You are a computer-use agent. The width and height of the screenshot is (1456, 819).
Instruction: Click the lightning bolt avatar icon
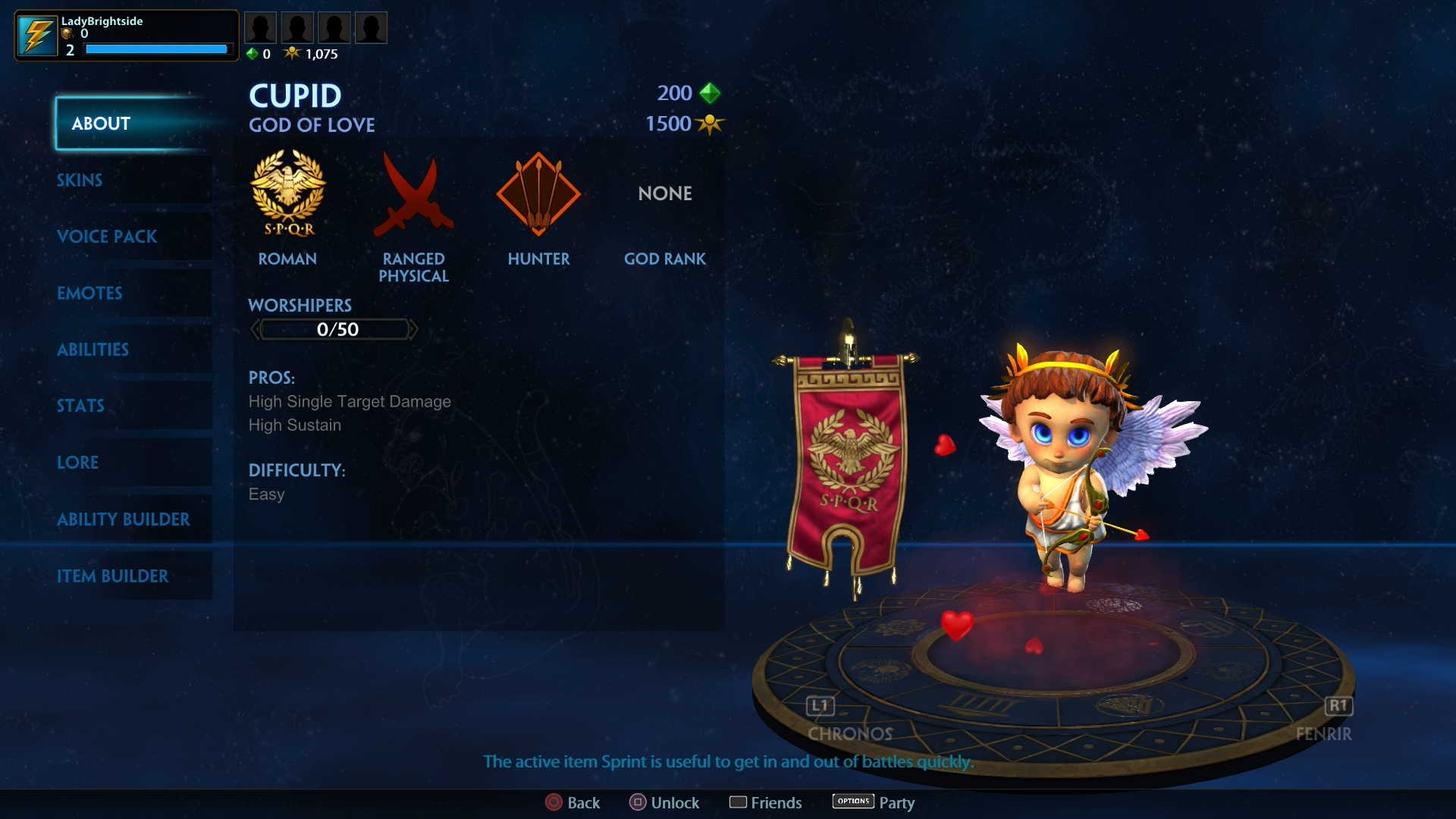coord(36,34)
